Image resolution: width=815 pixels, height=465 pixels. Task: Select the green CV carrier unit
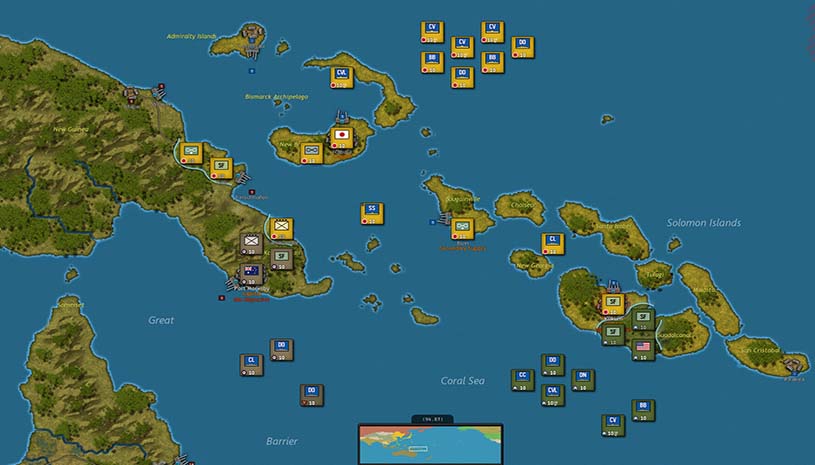(613, 425)
